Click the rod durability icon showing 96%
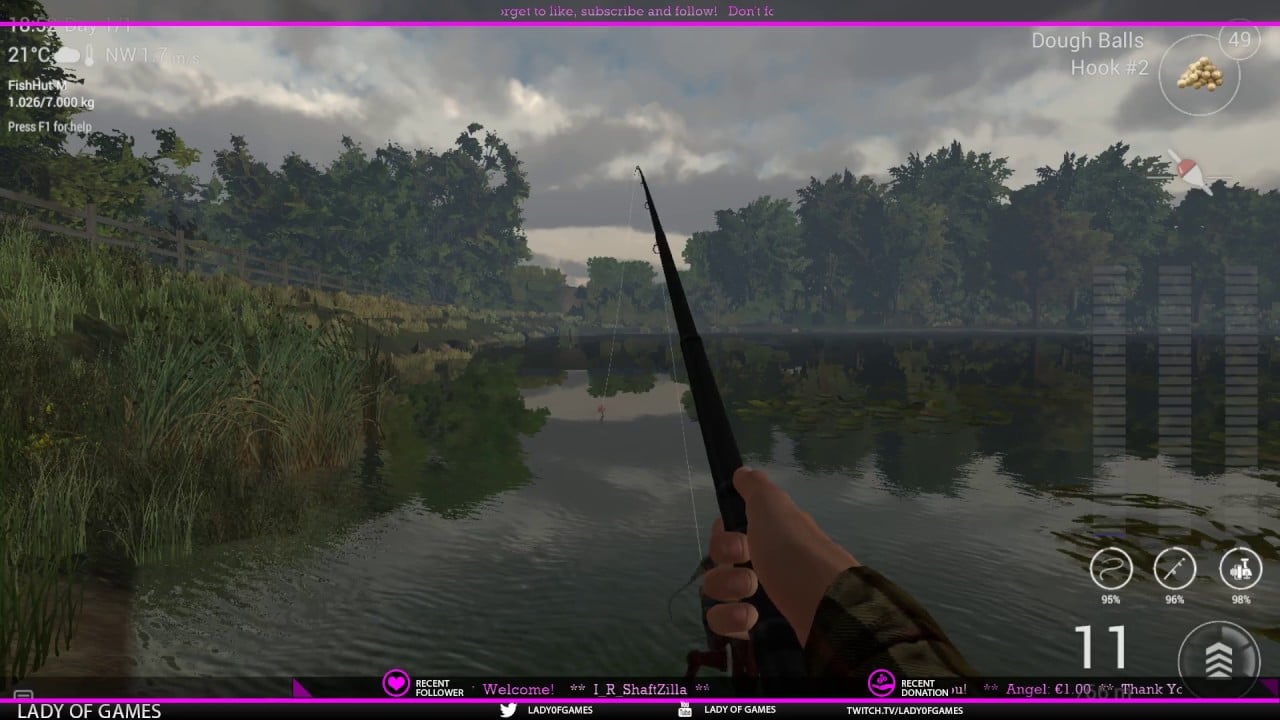This screenshot has height=720, width=1280. coord(1174,566)
